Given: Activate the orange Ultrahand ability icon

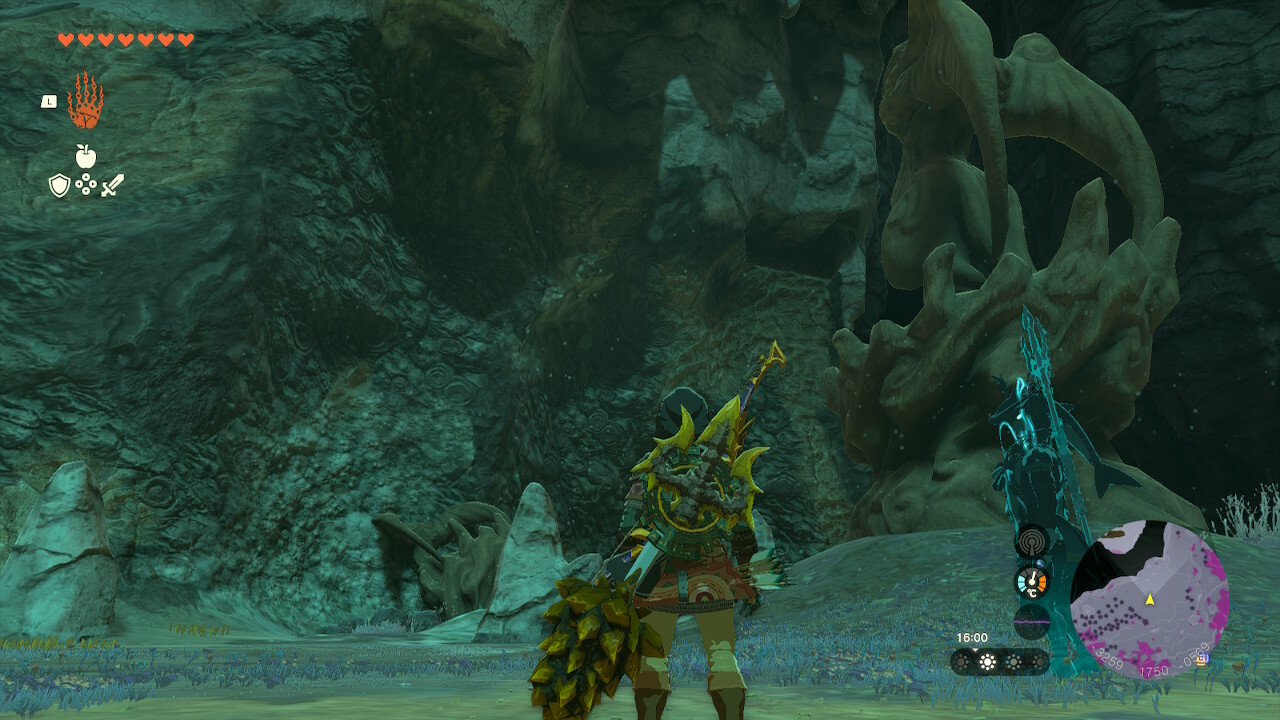Looking at the screenshot, I should [x=85, y=100].
